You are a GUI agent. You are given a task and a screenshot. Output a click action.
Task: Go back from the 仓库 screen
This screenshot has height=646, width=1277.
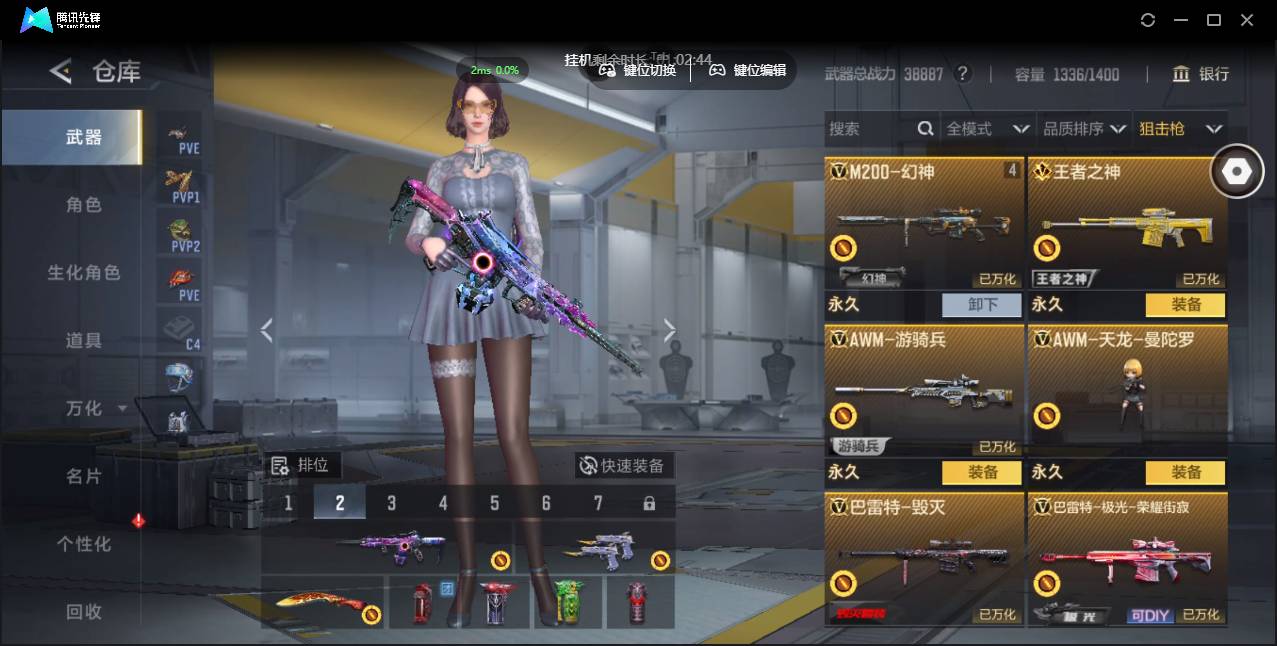pos(61,71)
